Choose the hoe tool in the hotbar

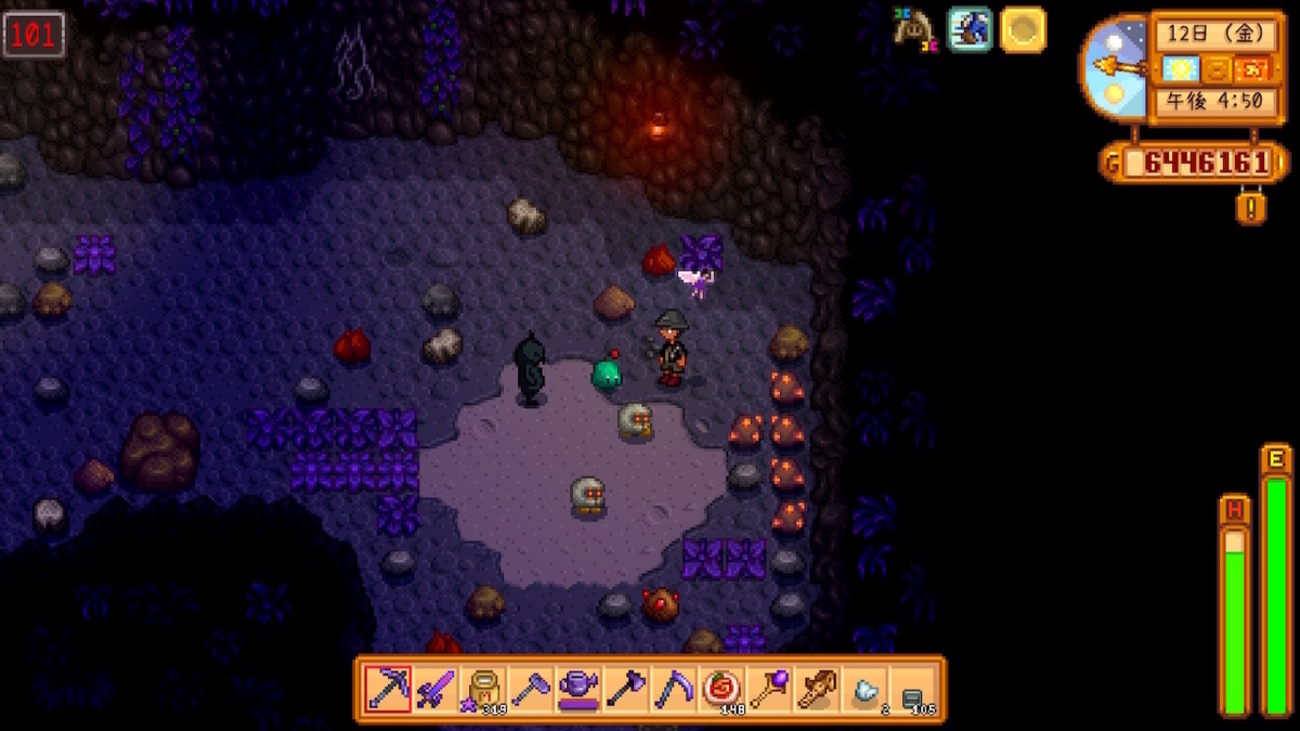pos(531,689)
